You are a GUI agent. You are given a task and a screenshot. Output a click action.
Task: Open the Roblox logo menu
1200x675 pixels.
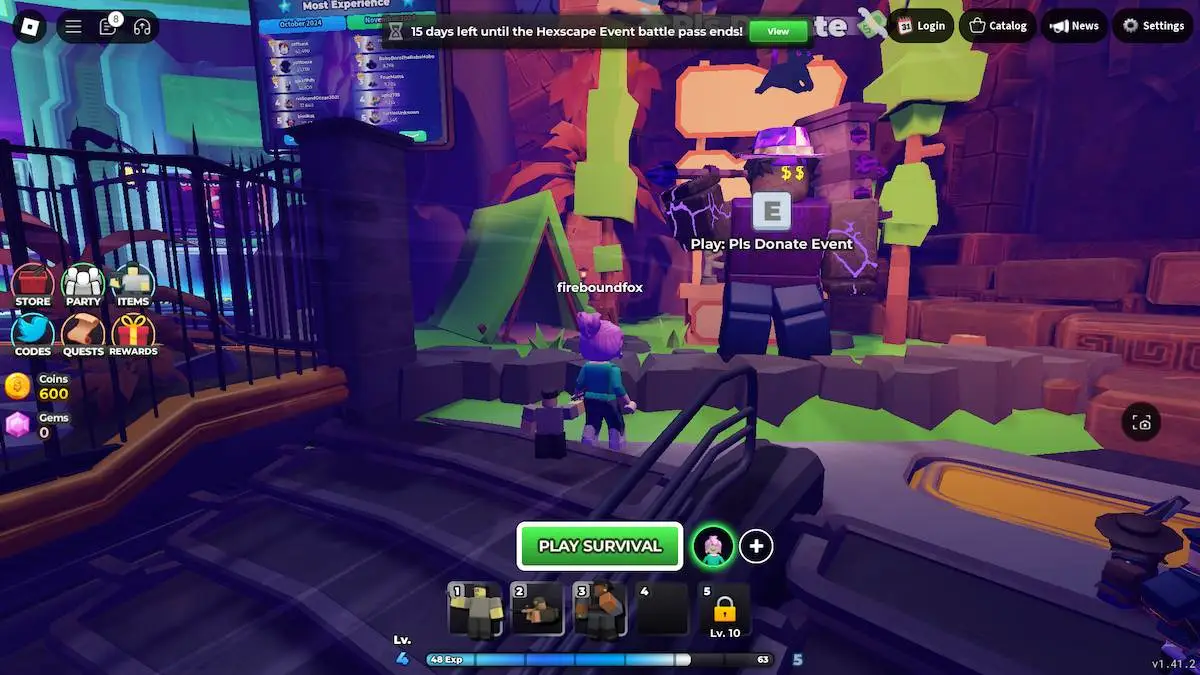click(x=25, y=26)
